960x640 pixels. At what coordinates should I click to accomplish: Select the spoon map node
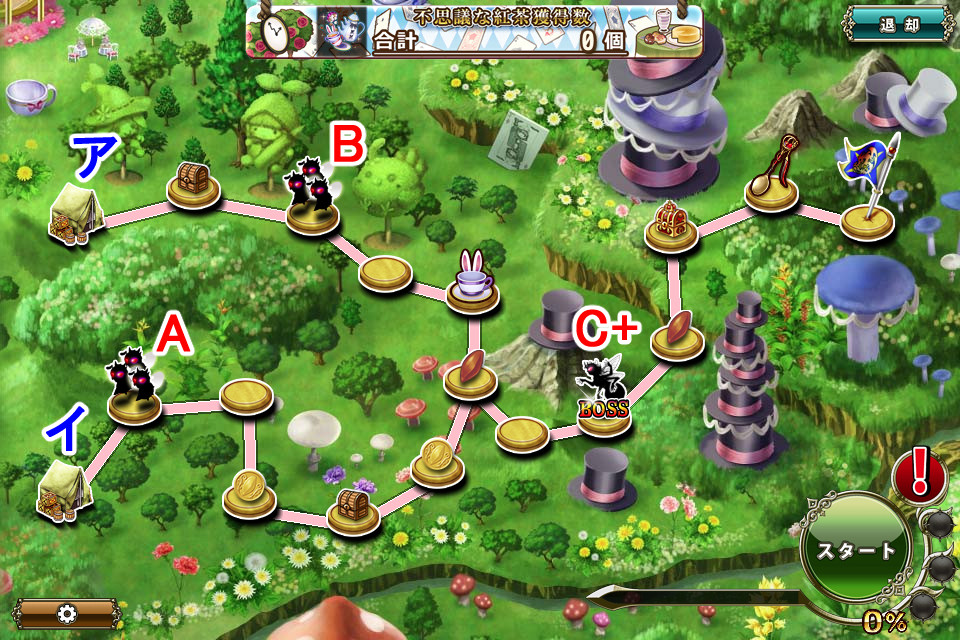pos(771,181)
